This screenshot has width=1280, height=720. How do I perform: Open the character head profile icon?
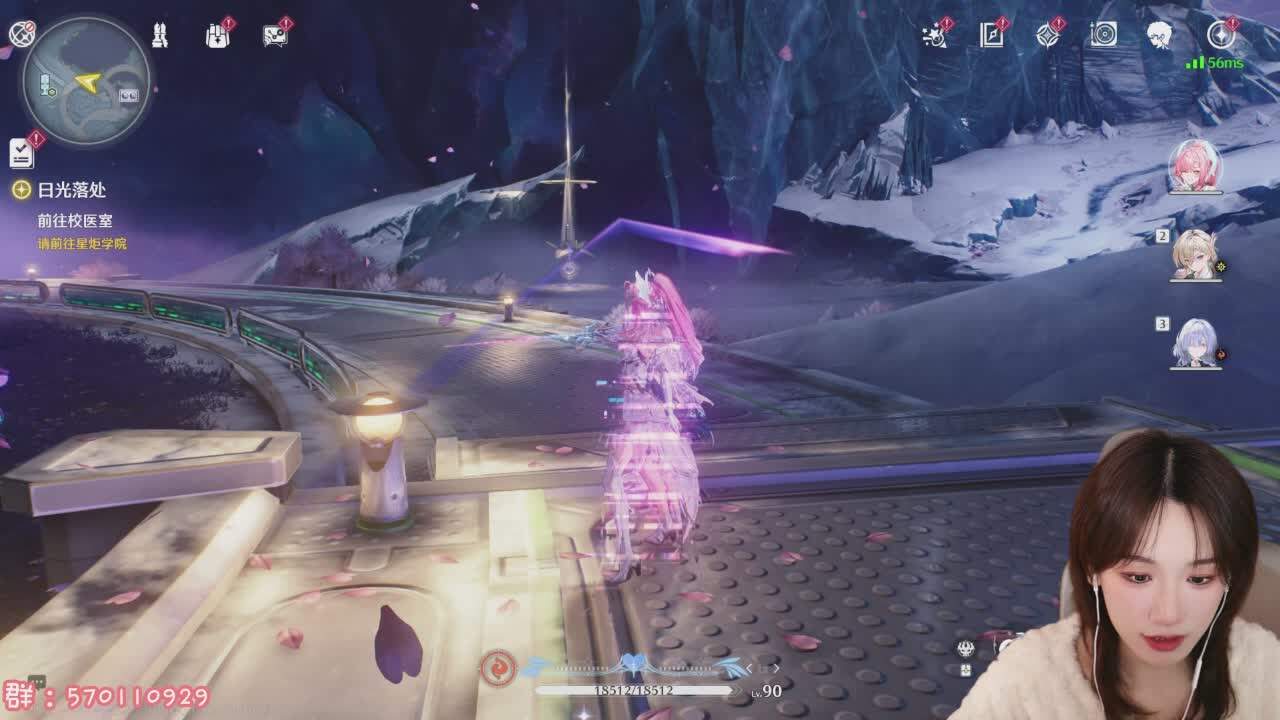pyautogui.click(x=1159, y=36)
